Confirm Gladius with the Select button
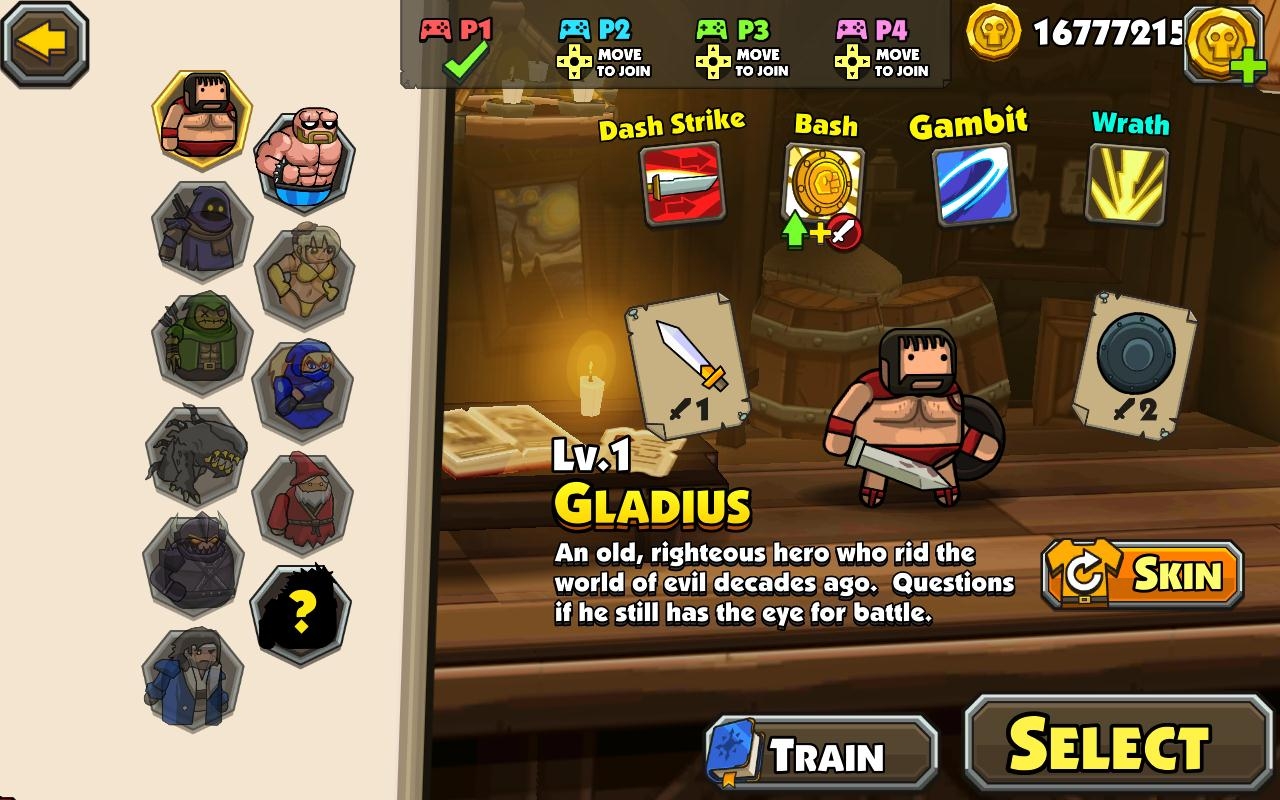 1118,746
